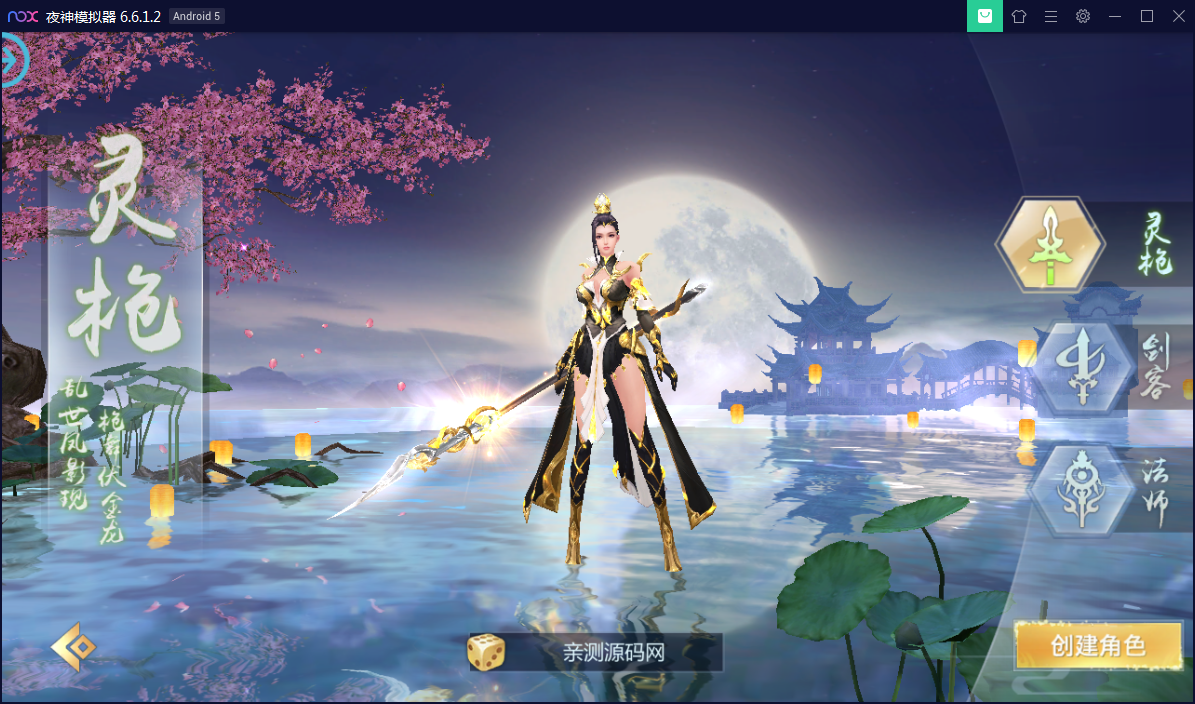
Task: Select the 灵枪 spear class
Action: (1049, 245)
